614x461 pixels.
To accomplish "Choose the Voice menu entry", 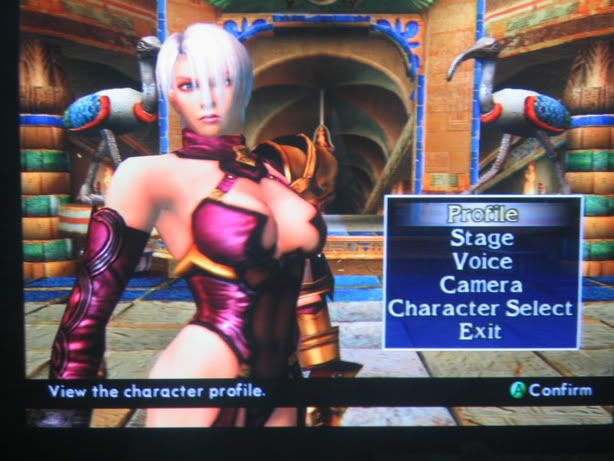I will click(482, 261).
